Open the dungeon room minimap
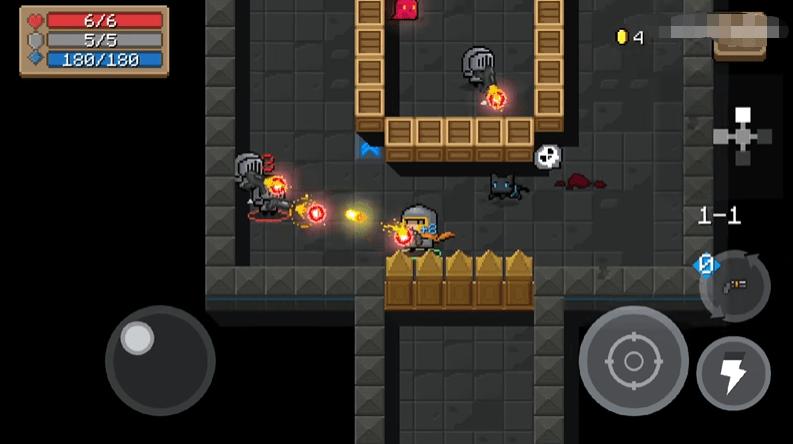 (x=741, y=135)
